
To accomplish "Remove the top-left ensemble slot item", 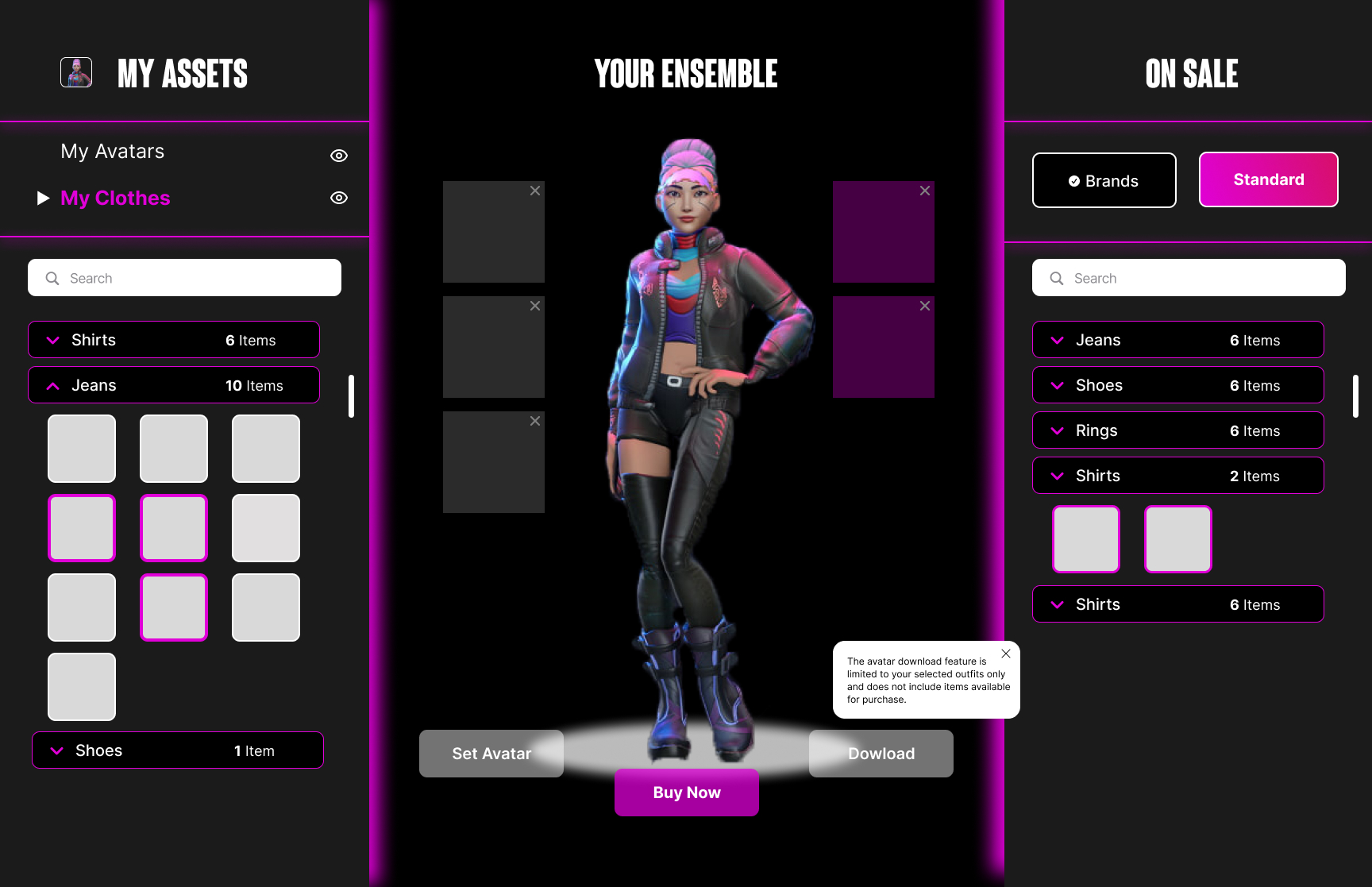I will tap(535, 191).
